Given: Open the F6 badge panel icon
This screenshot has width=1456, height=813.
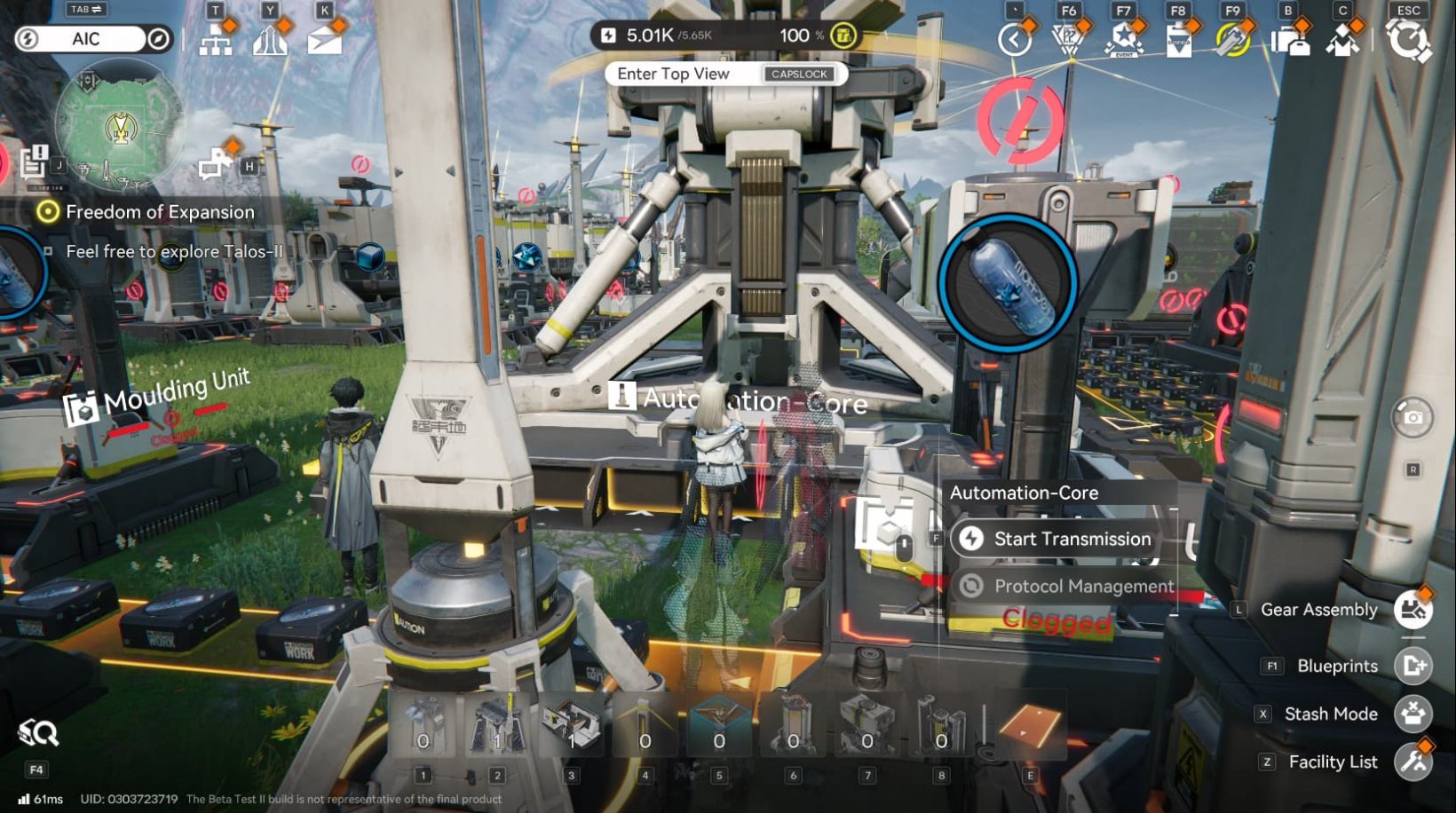Looking at the screenshot, I should [x=1068, y=39].
